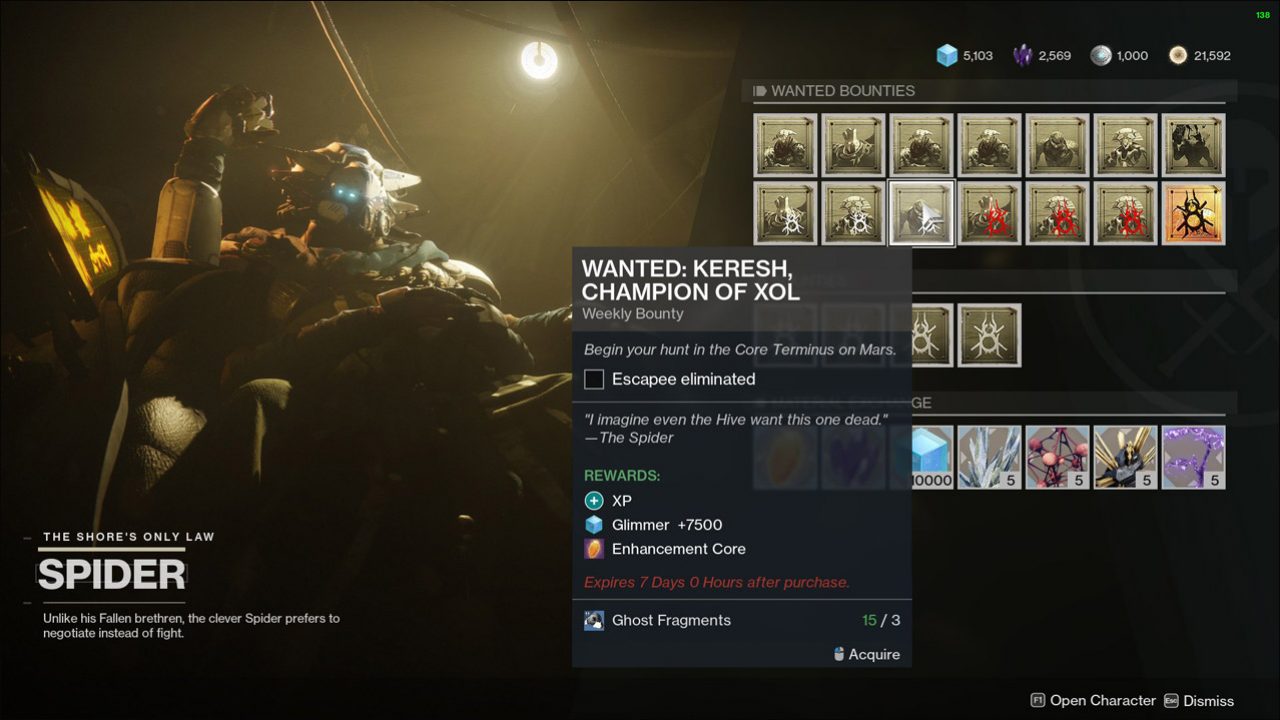Select the darkened bounty at top-right corner

[1194, 144]
